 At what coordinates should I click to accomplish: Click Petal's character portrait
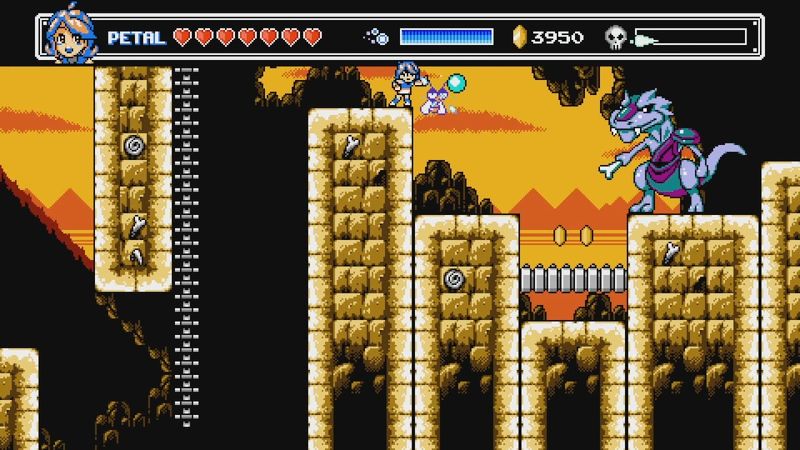[x=68, y=37]
